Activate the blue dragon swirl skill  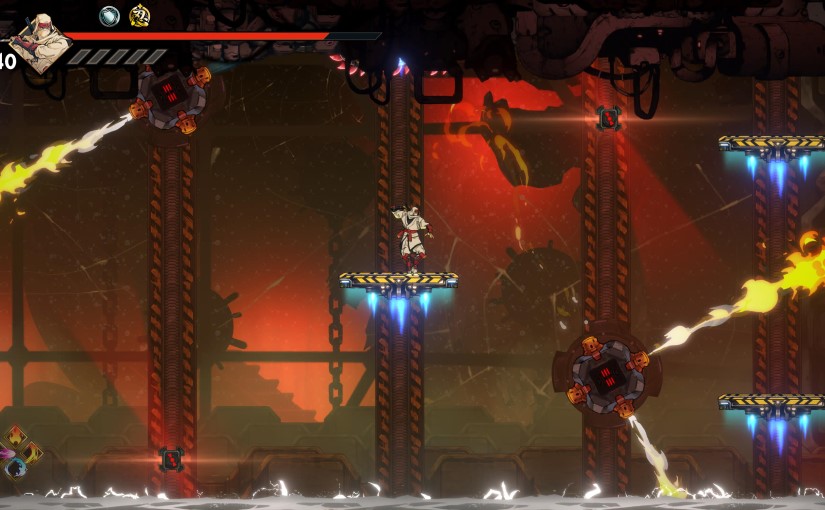[14, 467]
